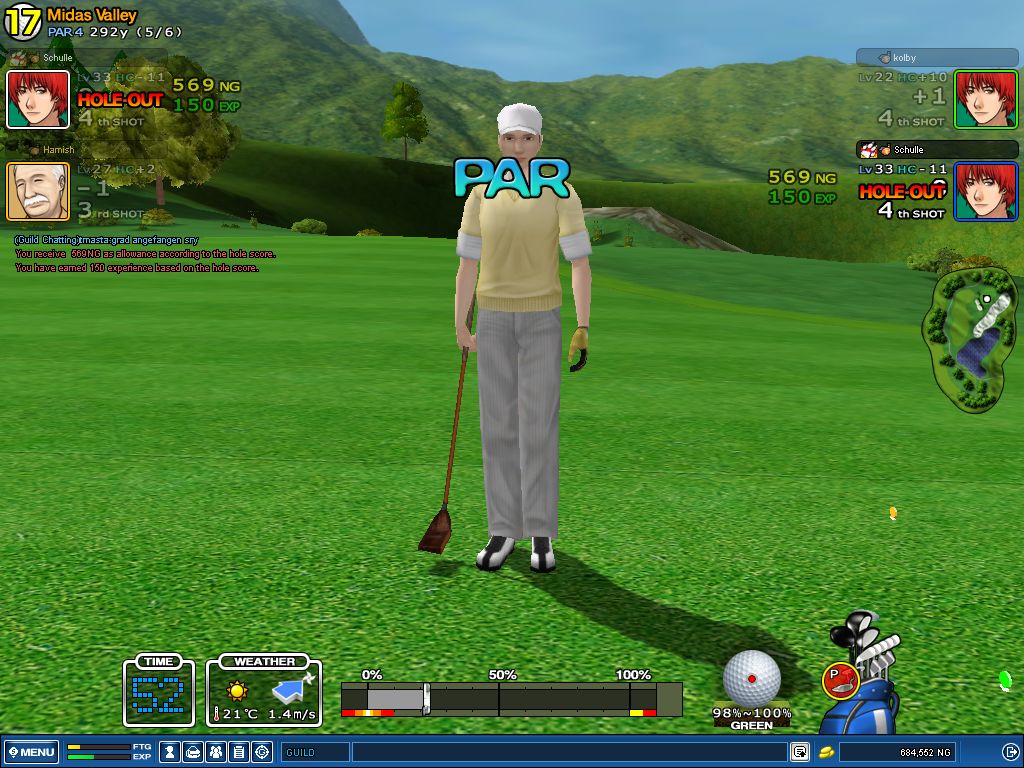This screenshot has height=768, width=1024.
Task: Show the friends list icon with two figures
Action: [216, 752]
